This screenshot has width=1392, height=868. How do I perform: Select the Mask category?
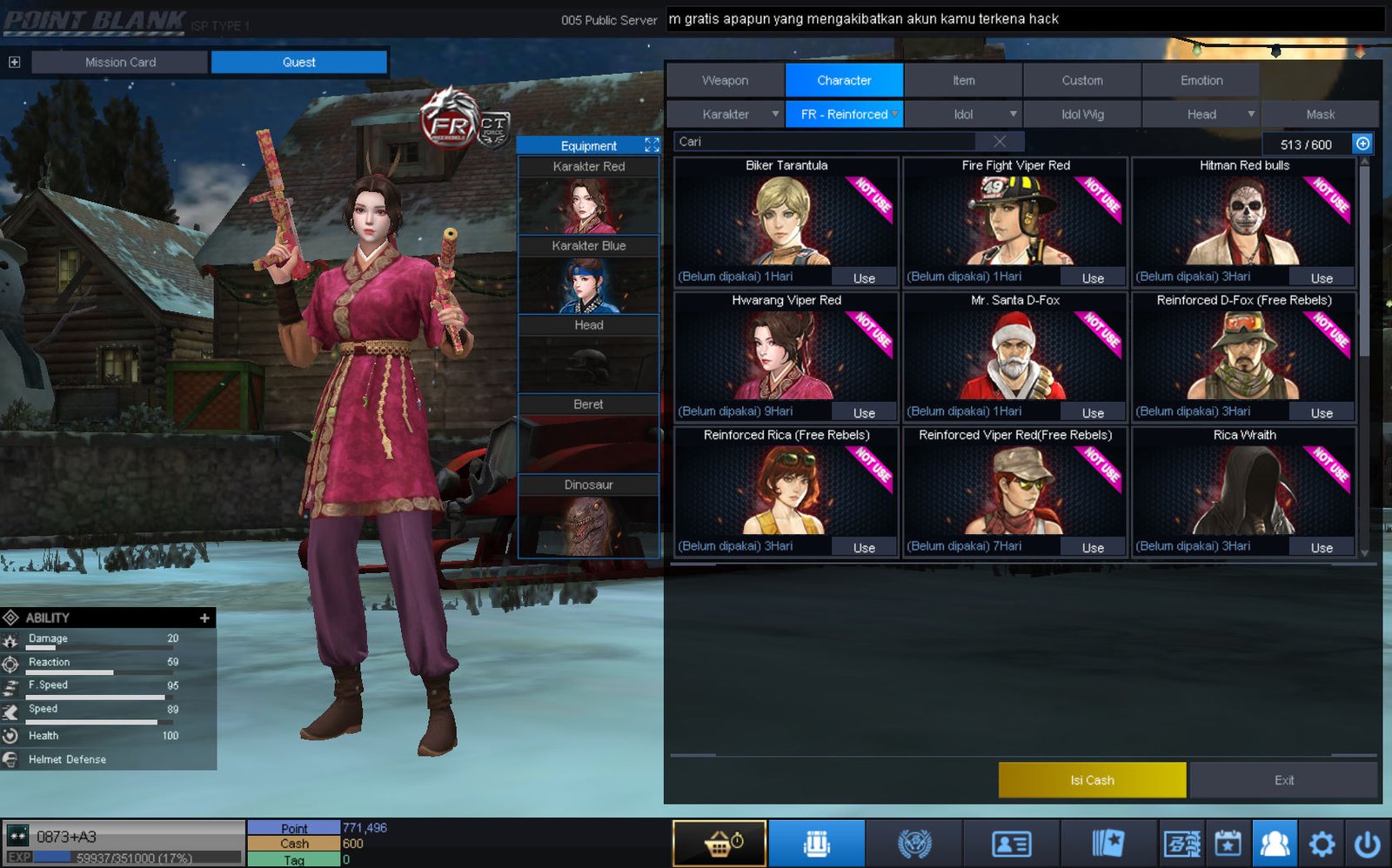(x=1320, y=114)
